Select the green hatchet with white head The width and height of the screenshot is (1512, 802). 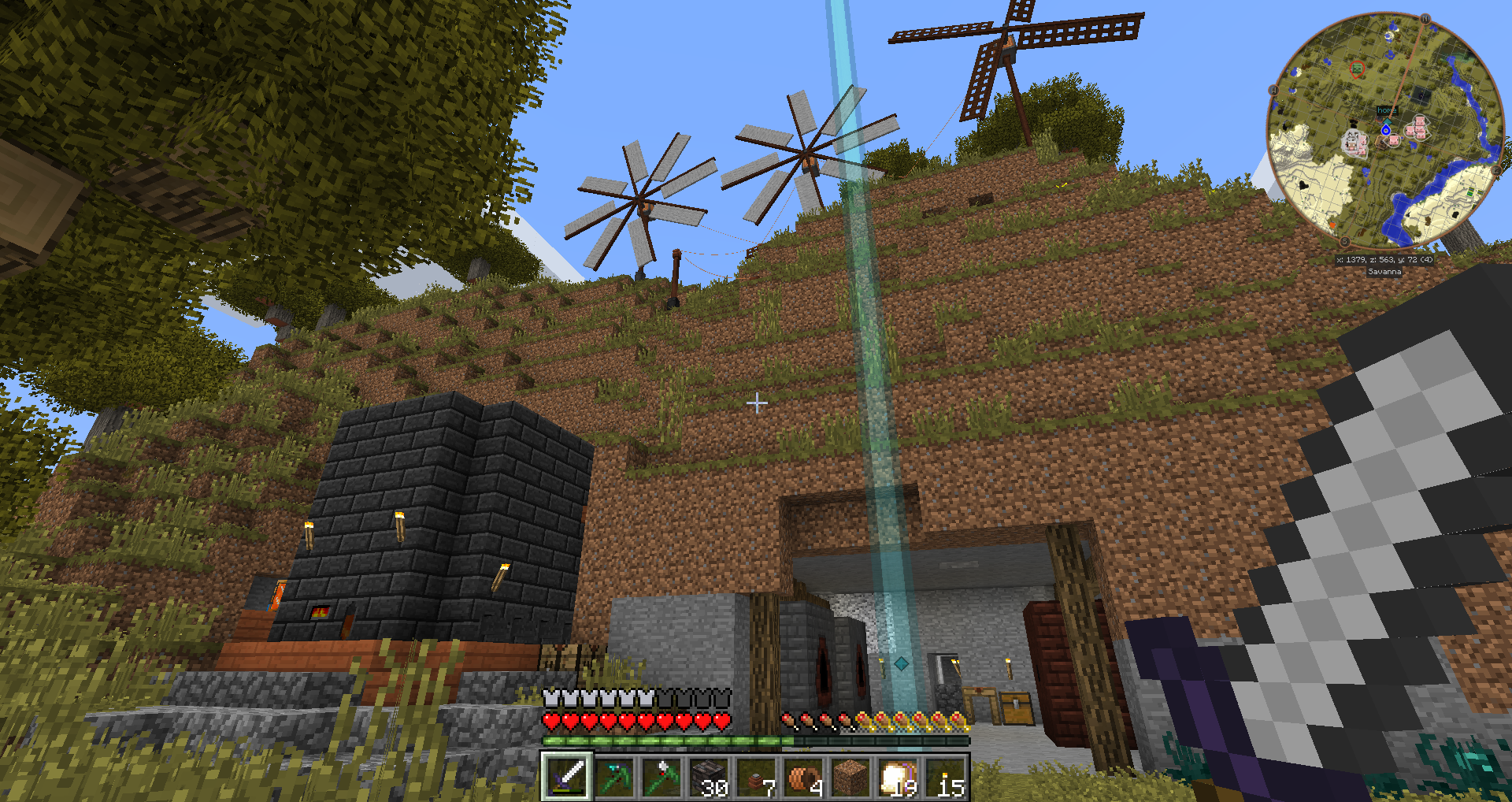pyautogui.click(x=661, y=777)
